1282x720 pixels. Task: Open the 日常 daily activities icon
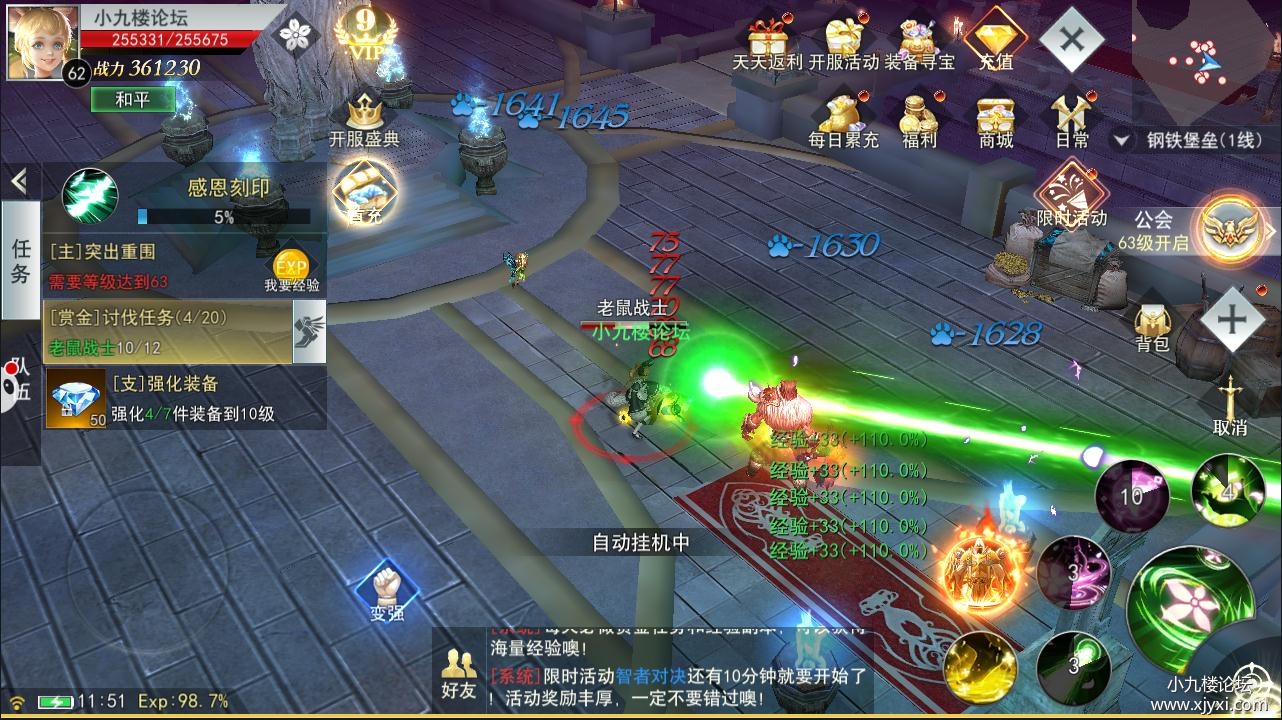pos(1071,118)
